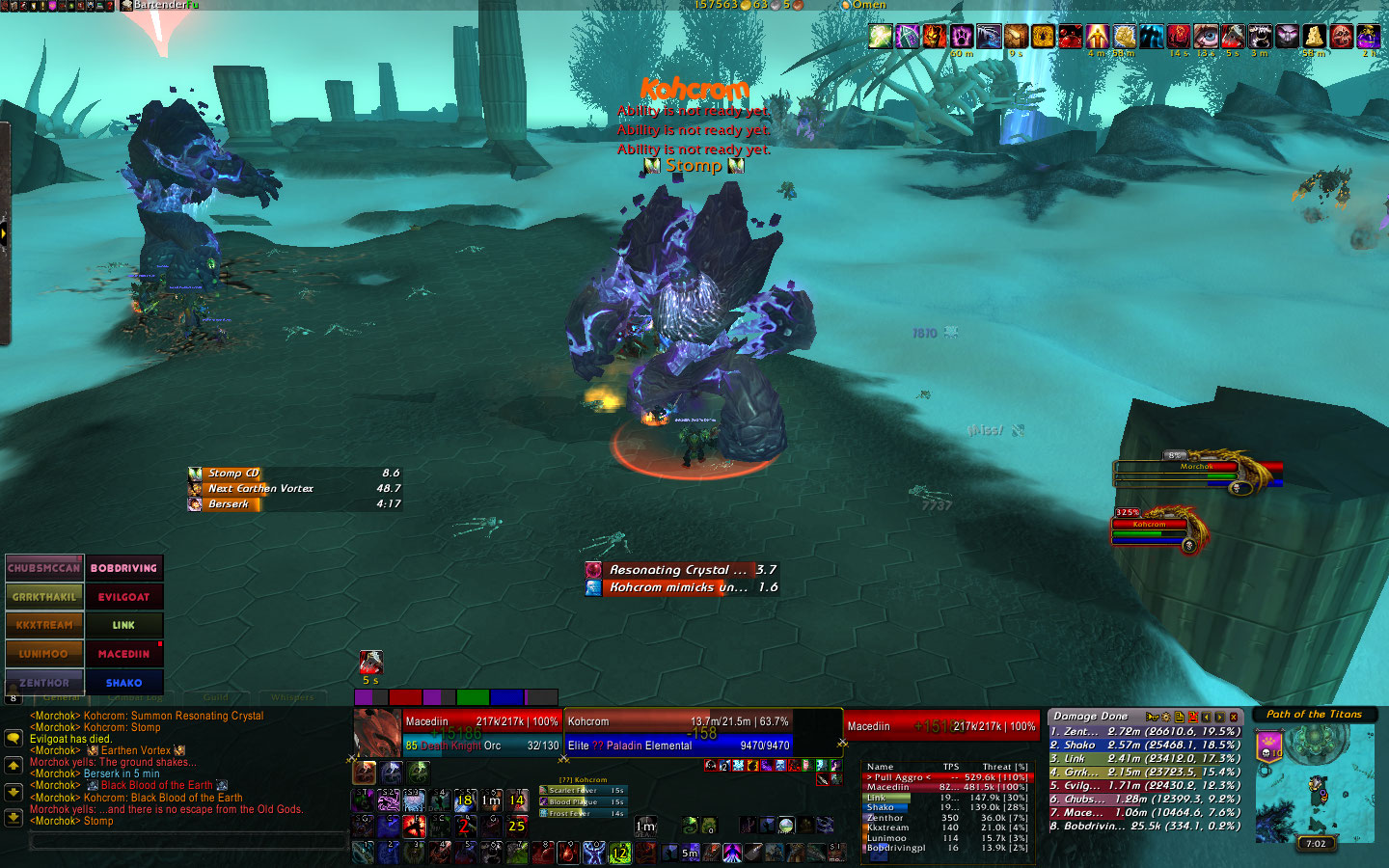This screenshot has height=868, width=1389.
Task: Open the damage meter gear settings
Action: 1165,717
